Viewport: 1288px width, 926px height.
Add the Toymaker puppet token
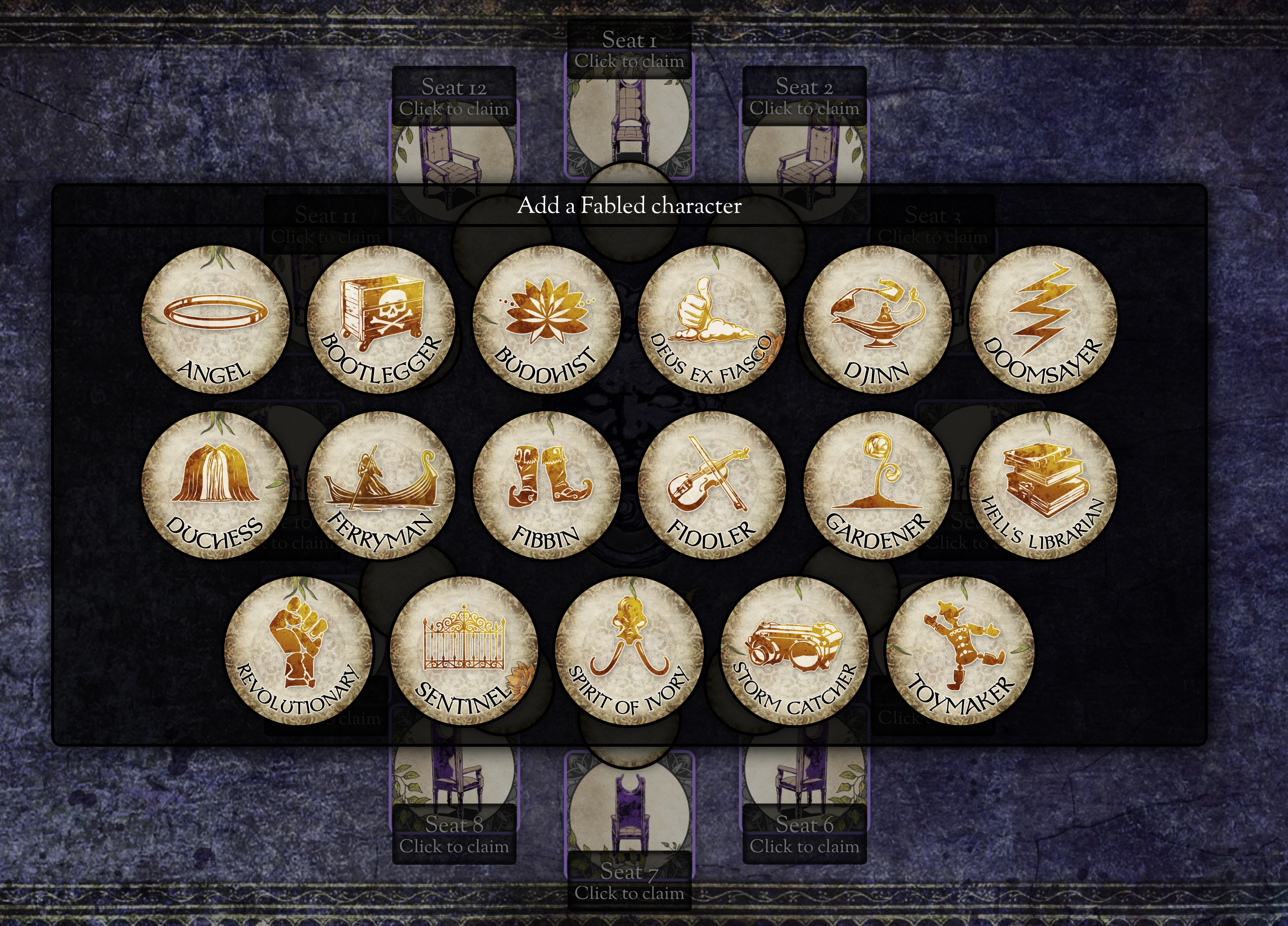pyautogui.click(x=960, y=650)
